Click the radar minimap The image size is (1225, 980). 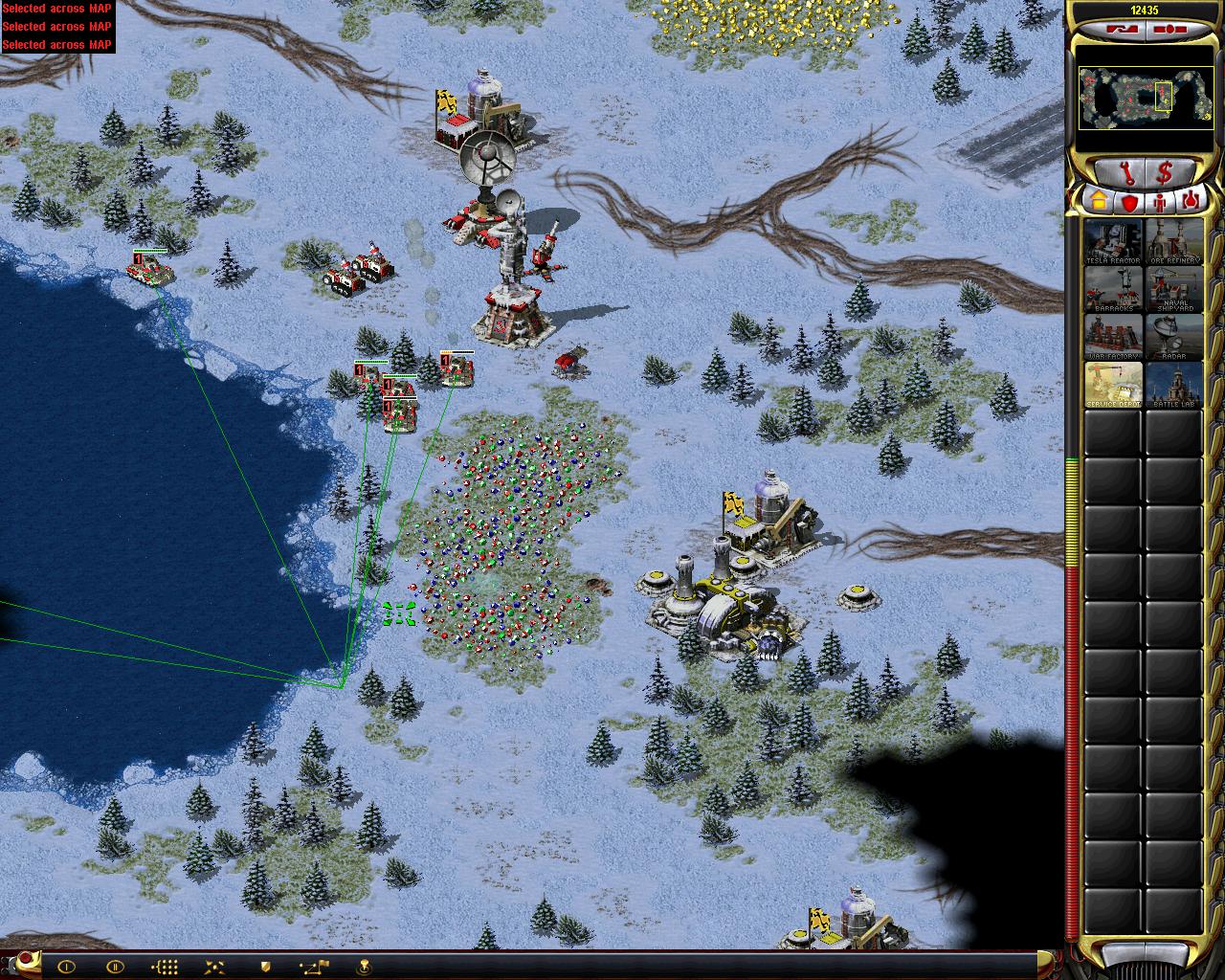[1135, 99]
